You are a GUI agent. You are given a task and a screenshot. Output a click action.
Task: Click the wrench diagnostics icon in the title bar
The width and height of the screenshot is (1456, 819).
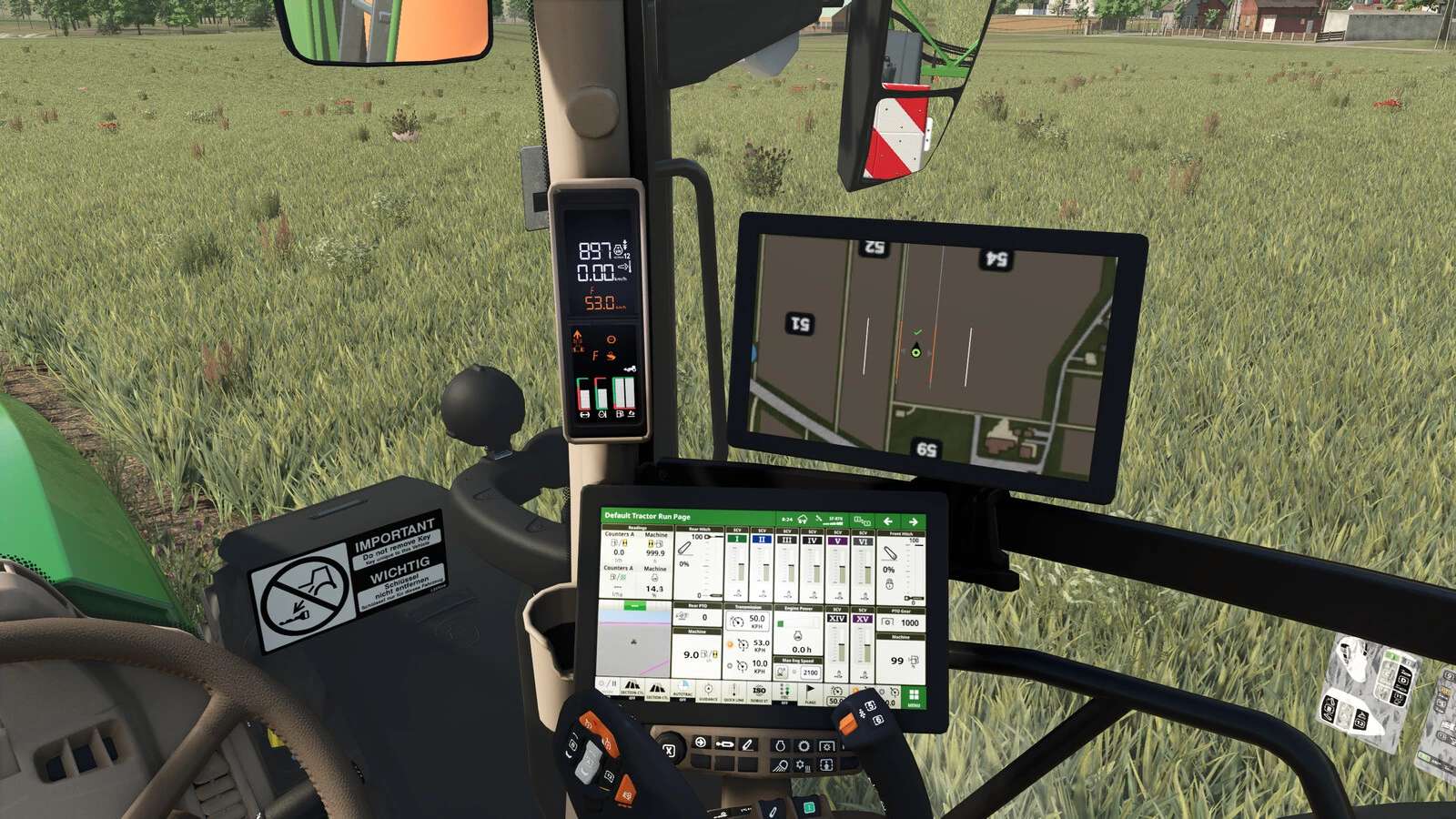tap(819, 518)
